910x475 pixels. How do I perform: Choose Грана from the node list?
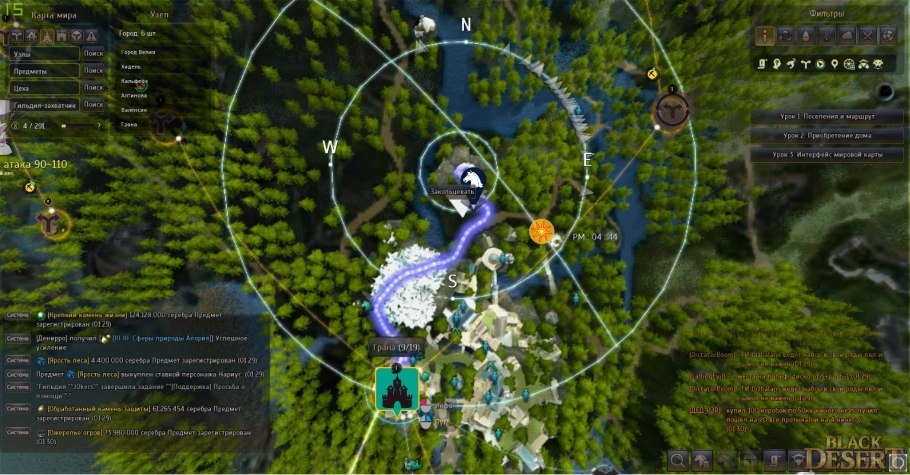click(x=129, y=125)
